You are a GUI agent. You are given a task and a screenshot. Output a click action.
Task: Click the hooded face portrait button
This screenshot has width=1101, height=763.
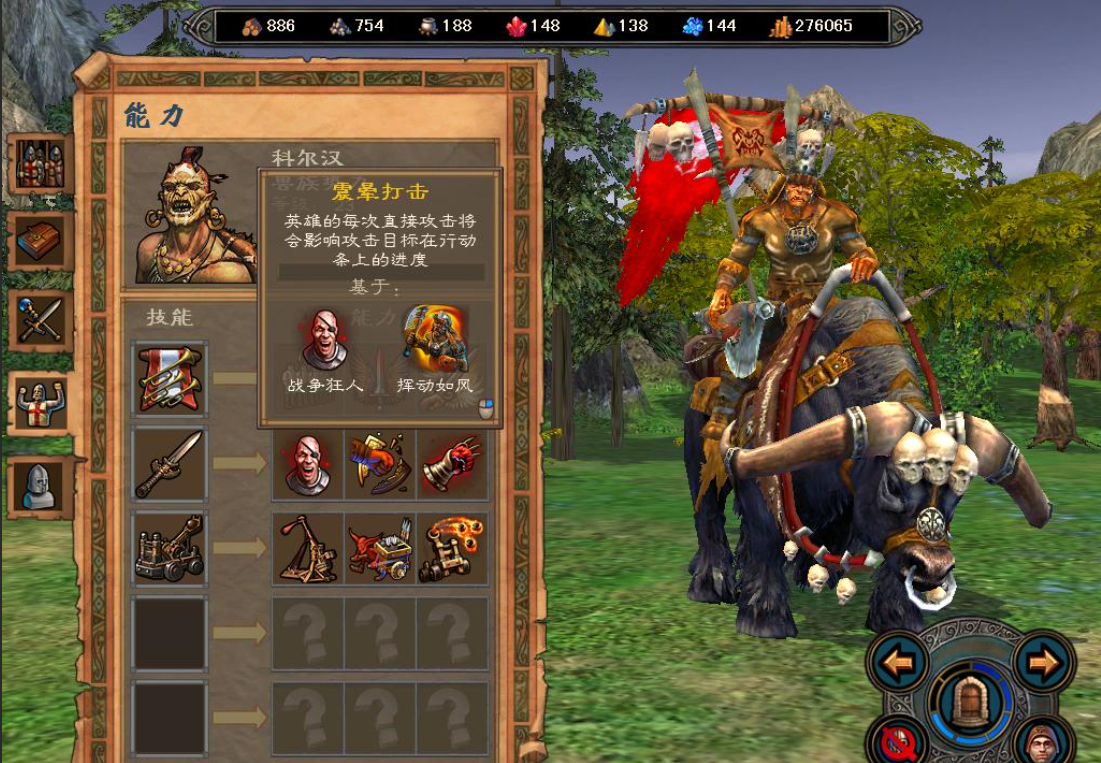pos(1043,743)
